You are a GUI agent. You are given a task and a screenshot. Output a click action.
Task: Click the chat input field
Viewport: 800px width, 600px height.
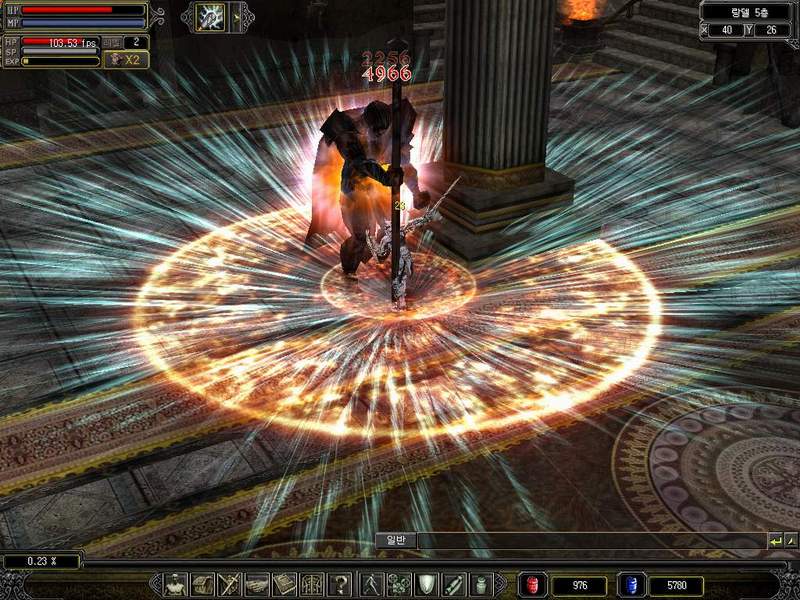coord(590,541)
